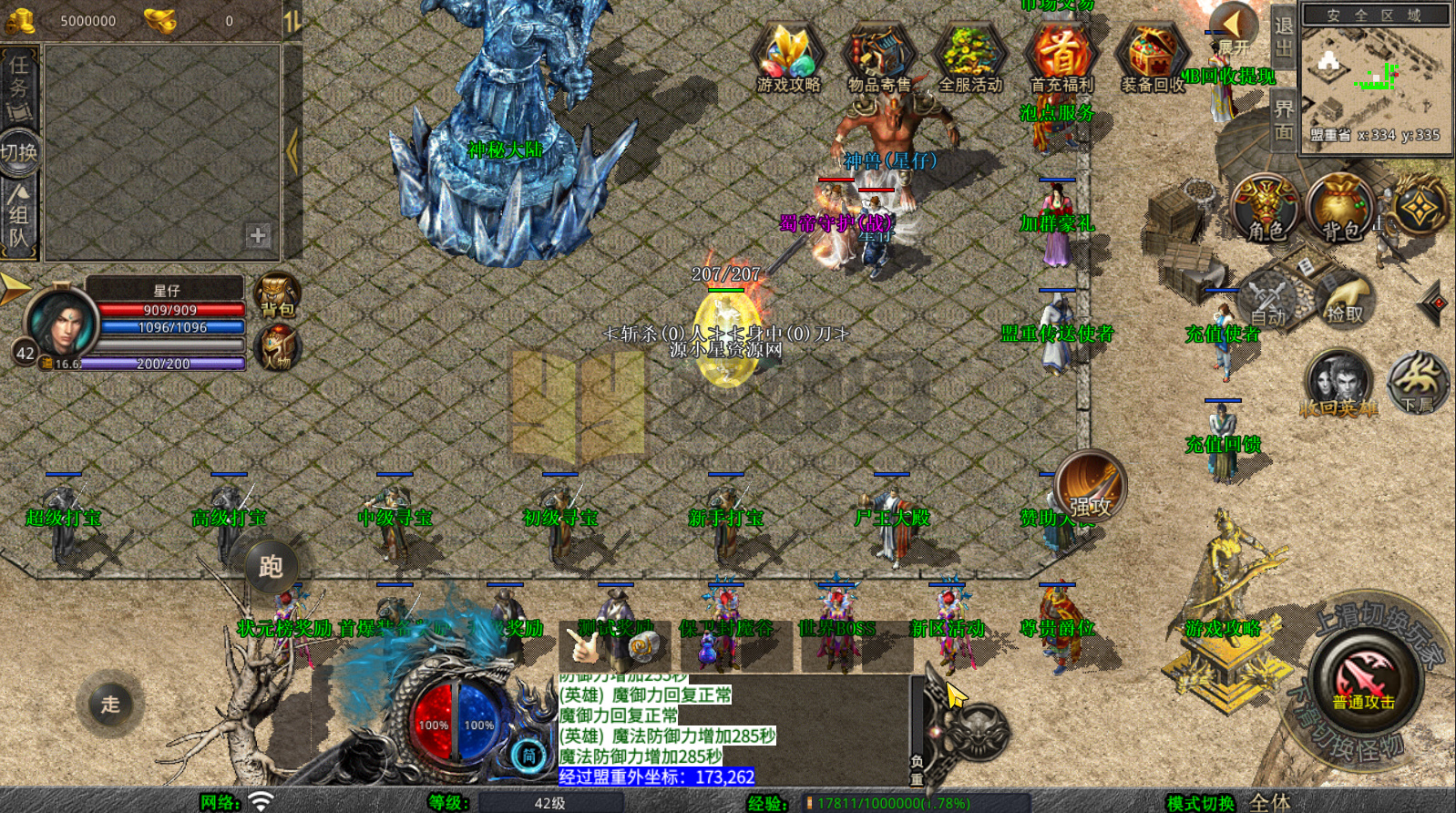Image resolution: width=1456 pixels, height=813 pixels.
Task: Open the 装备回收 equipment recycle icon
Action: pos(1150,57)
